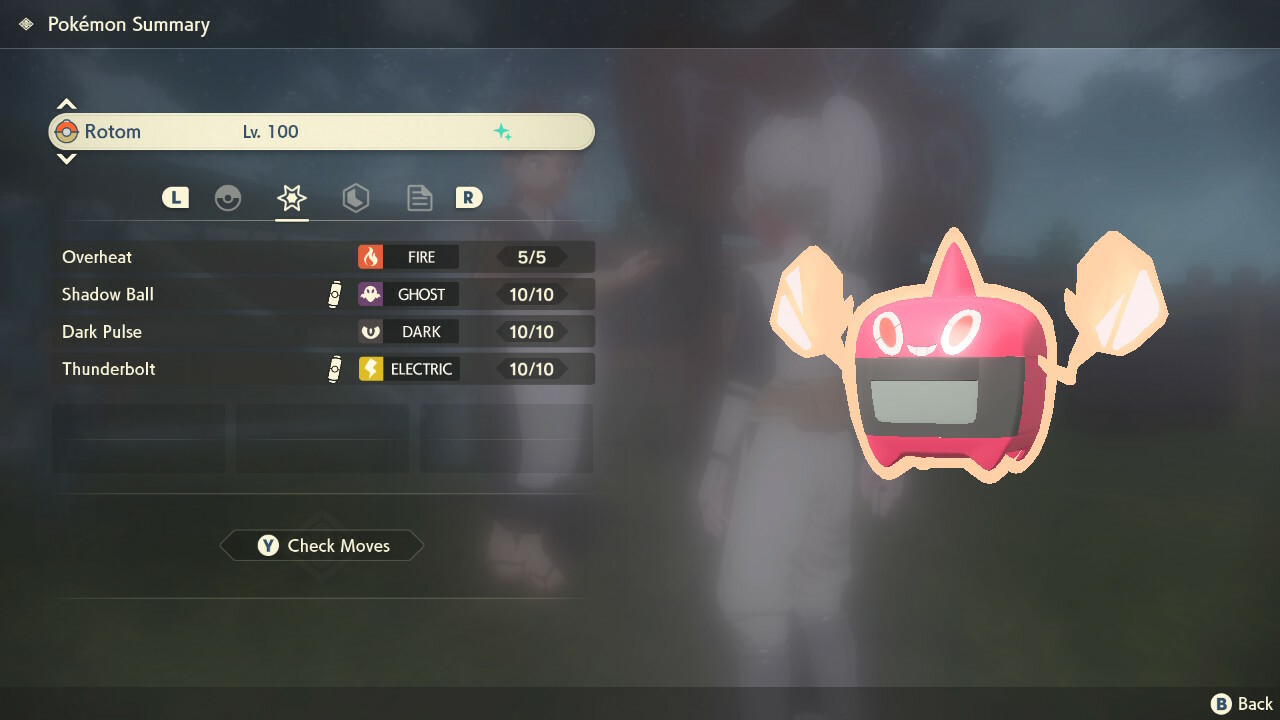Click the L shoulder button icon above the tabs
Viewport: 1280px width, 720px height.
pos(175,197)
